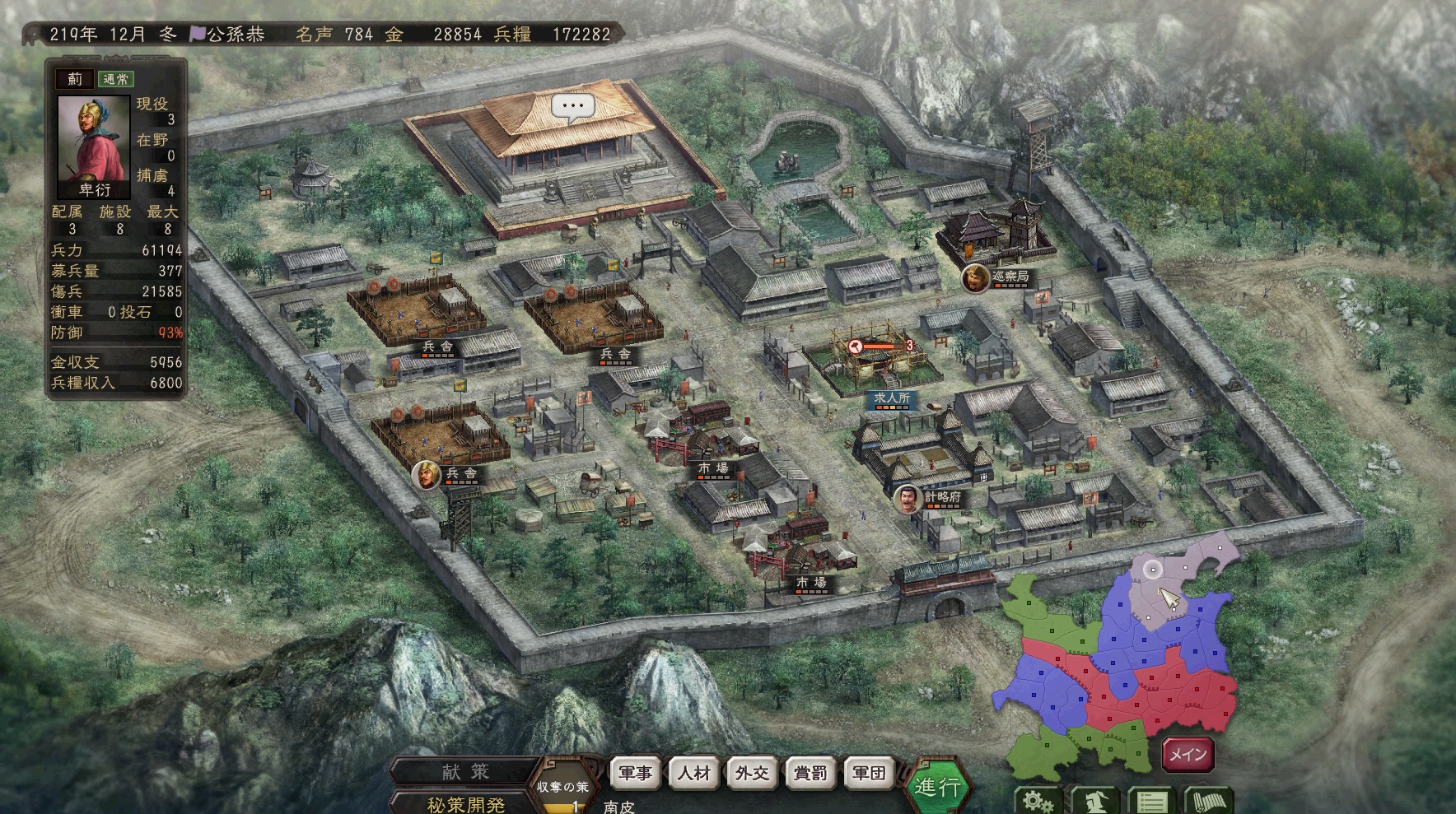1456x814 pixels.
Task: Click the palace speech bubble
Action: (x=572, y=107)
